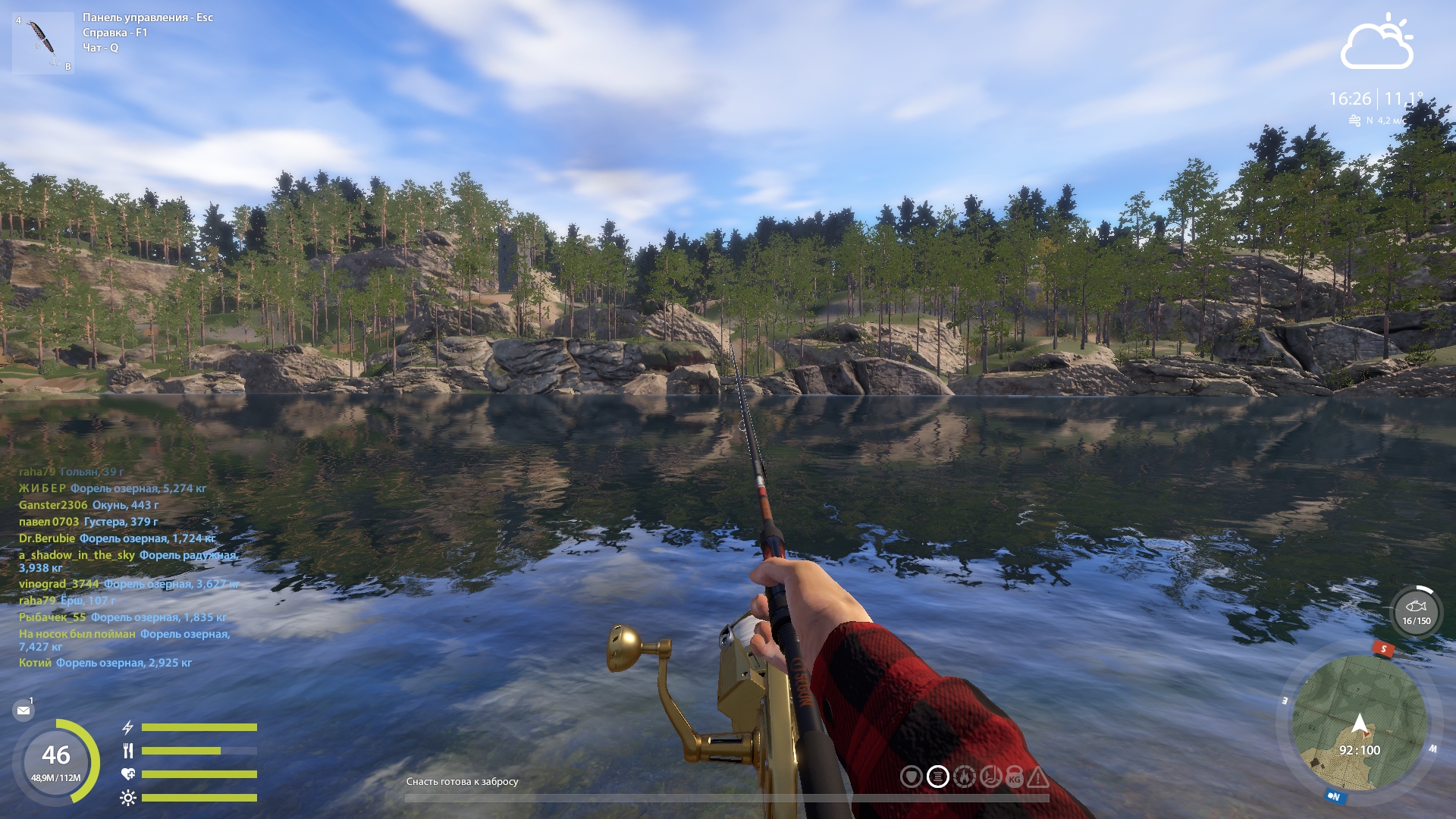Click the red S compass marker
Image resolution: width=1456 pixels, height=819 pixels.
pos(1383,648)
